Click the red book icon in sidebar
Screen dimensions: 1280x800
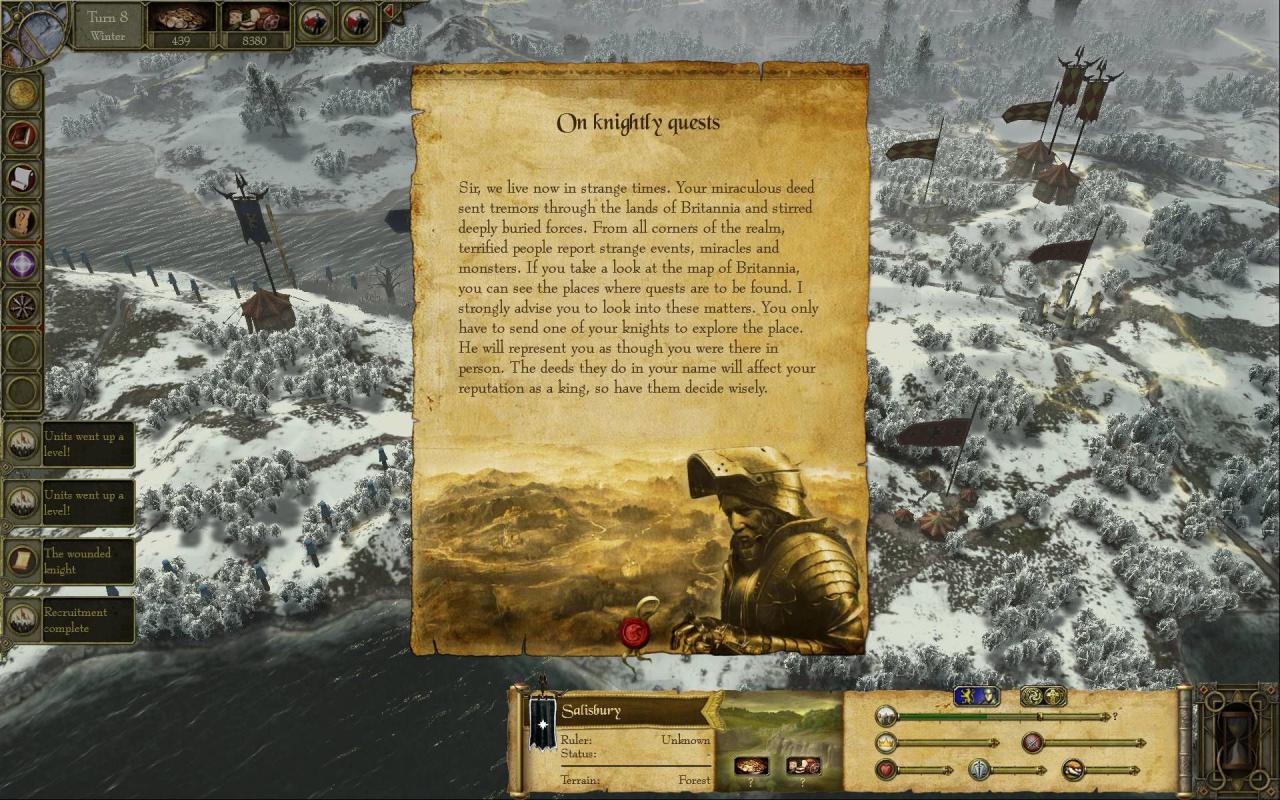[22, 135]
